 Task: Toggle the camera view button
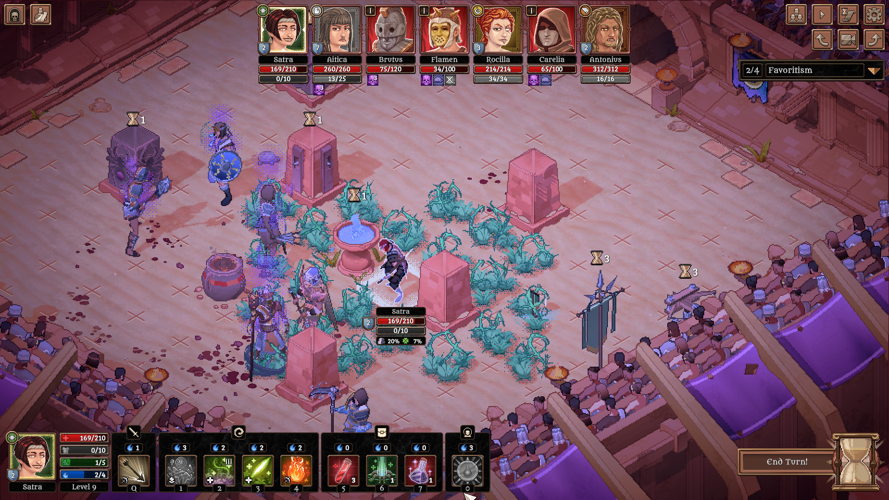click(x=847, y=39)
